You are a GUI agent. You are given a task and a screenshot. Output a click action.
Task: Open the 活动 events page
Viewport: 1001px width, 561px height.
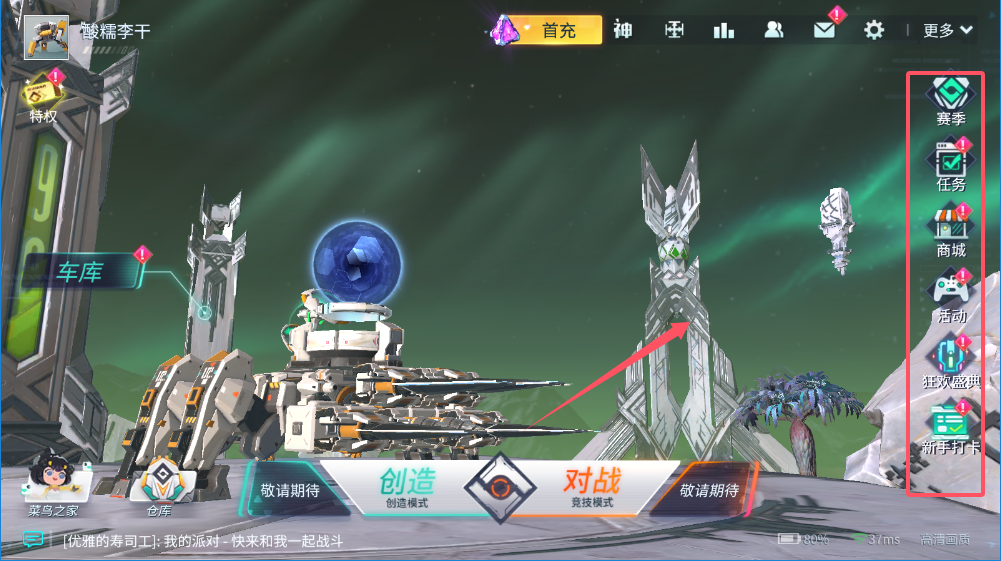tap(950, 296)
